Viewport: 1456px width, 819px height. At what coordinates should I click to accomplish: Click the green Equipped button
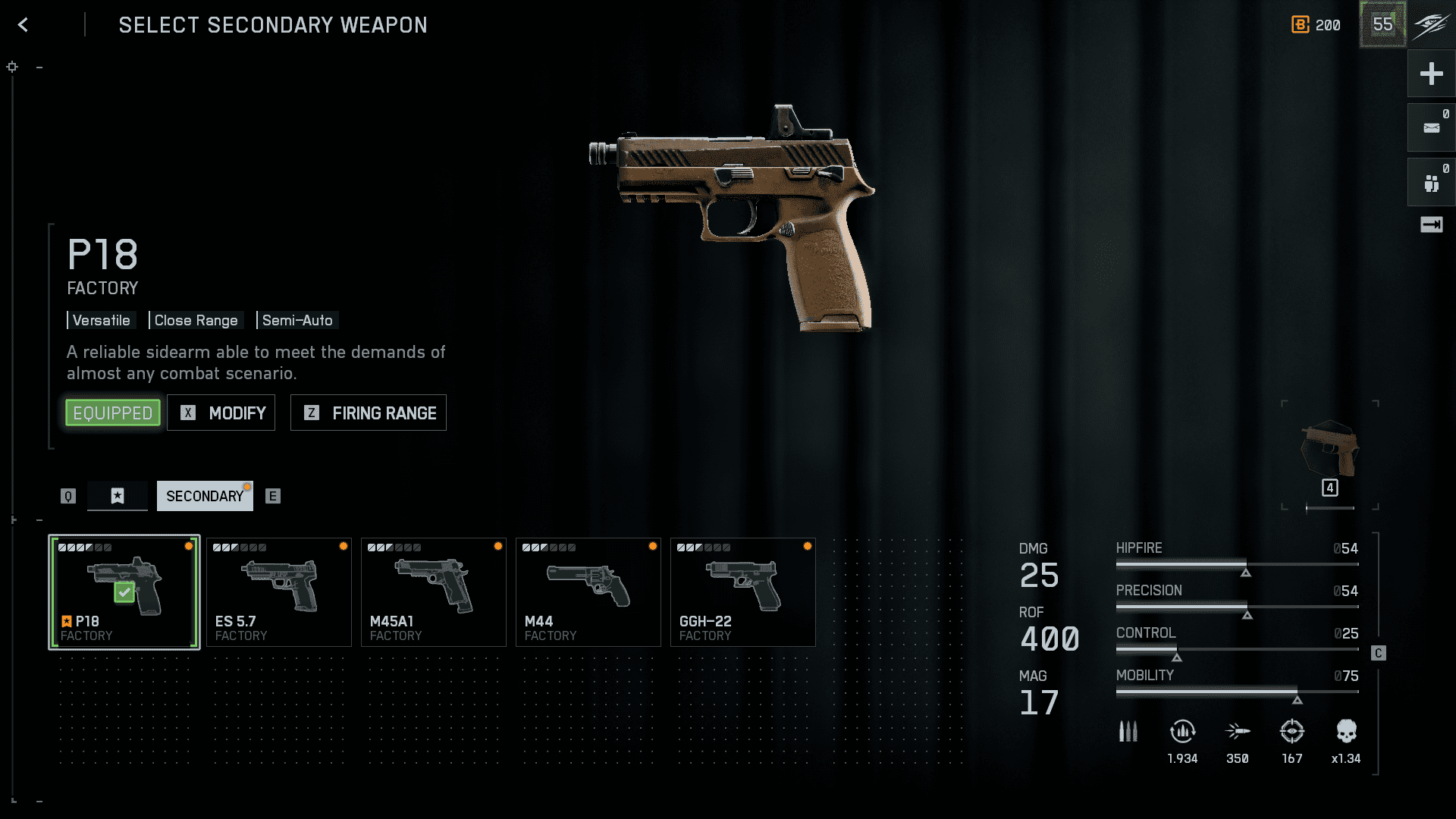(113, 413)
